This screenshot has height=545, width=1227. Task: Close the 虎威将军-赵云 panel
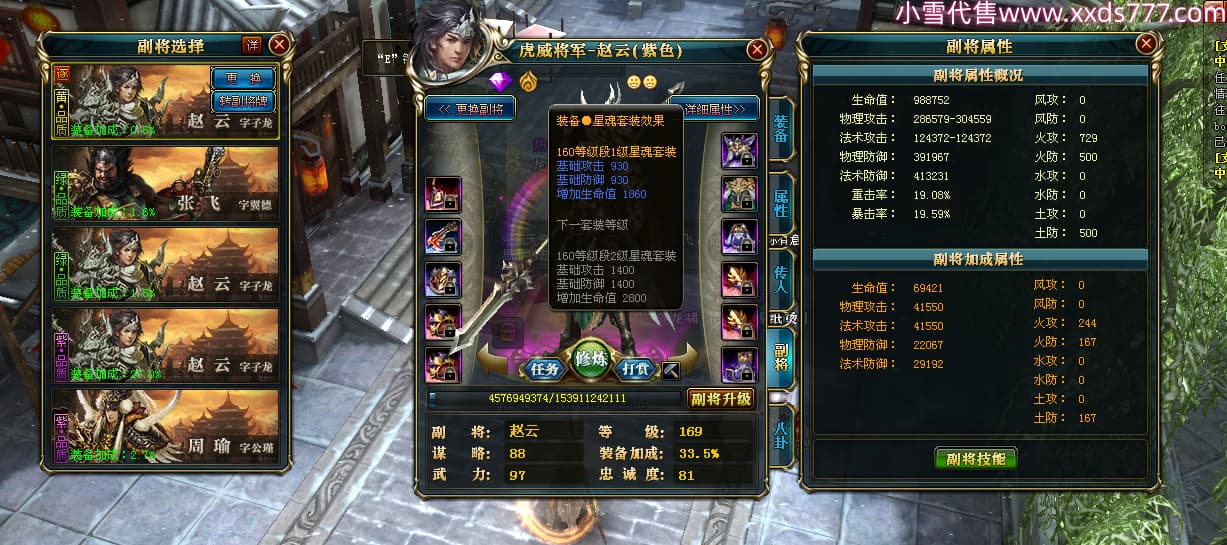tap(757, 48)
